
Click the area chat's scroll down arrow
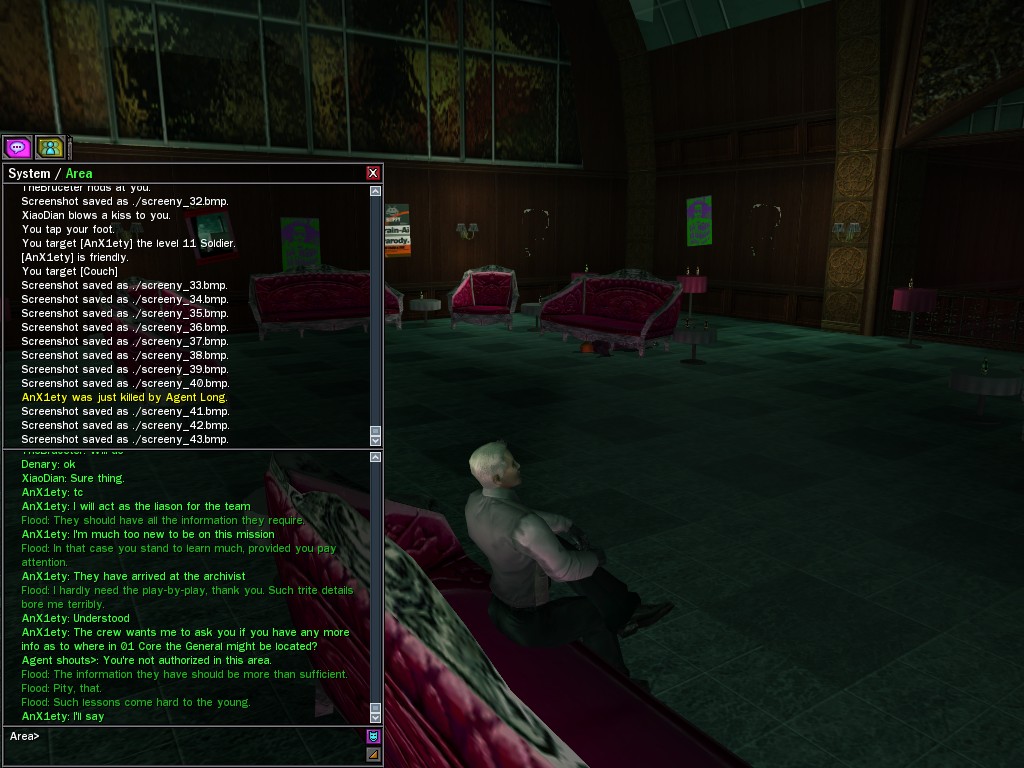[x=375, y=717]
